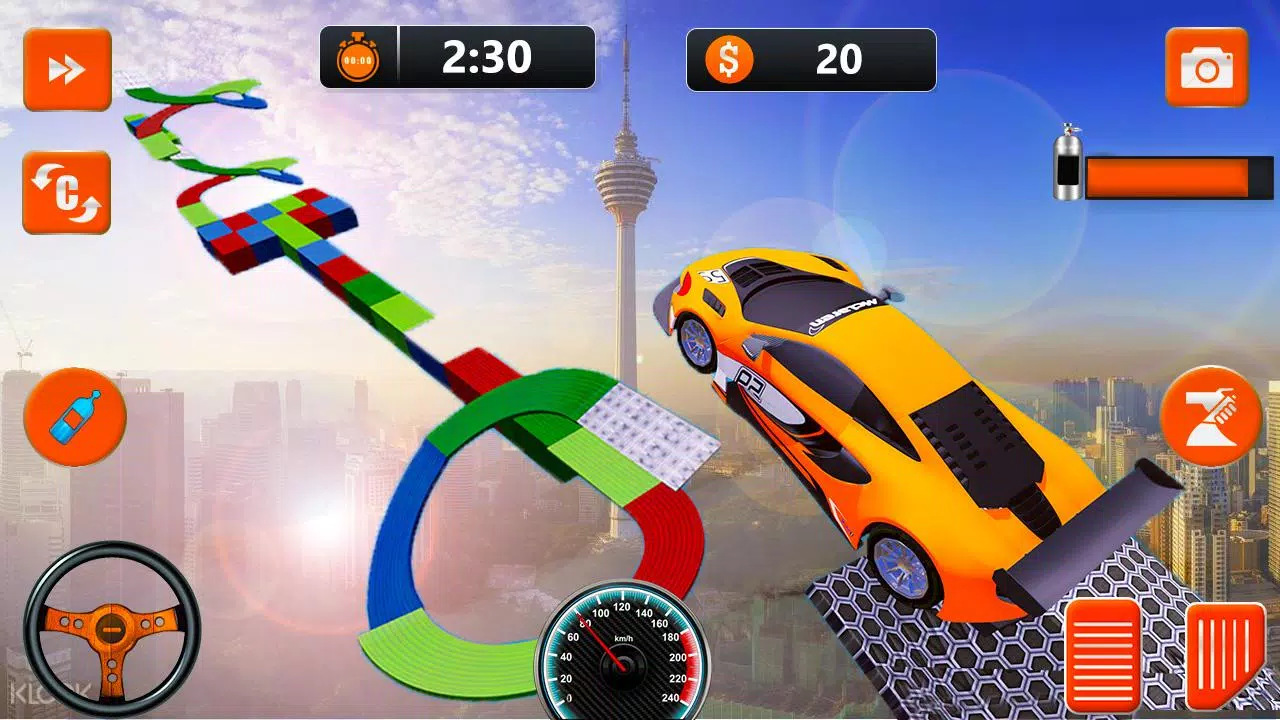Switch the camera view
The image size is (1280, 720).
1206,68
